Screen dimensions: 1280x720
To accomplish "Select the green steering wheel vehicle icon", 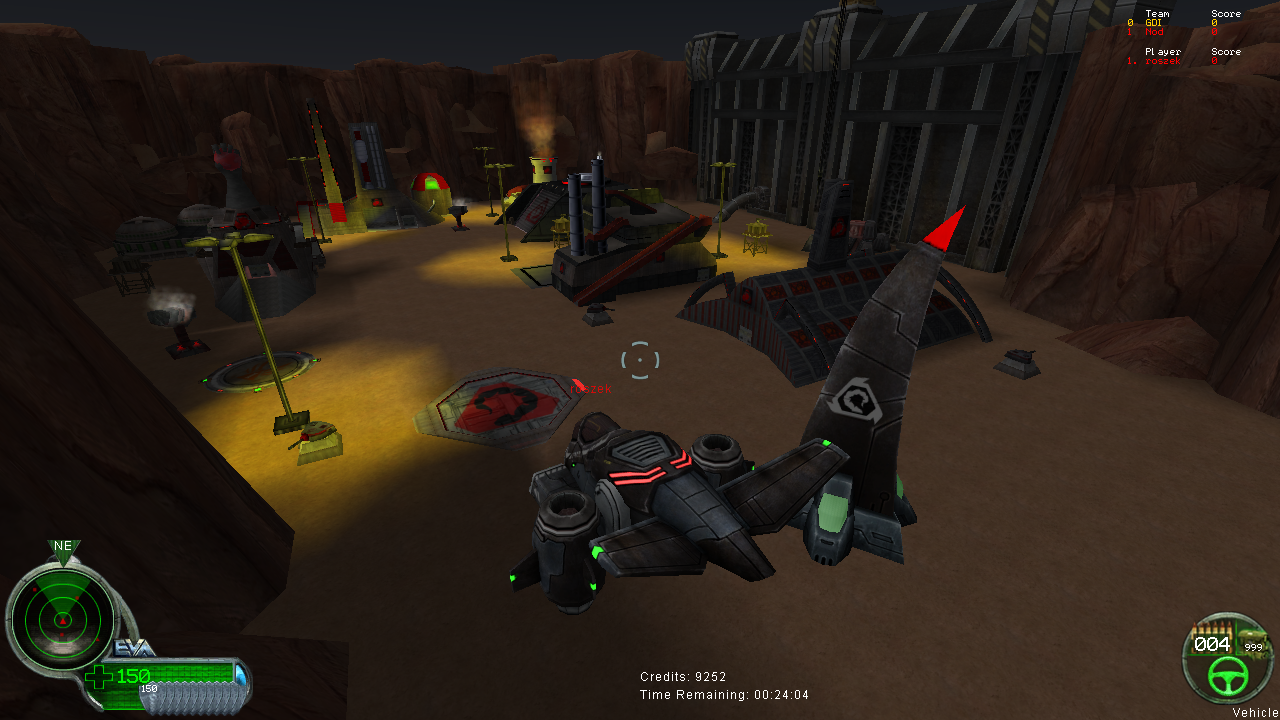I will (x=1226, y=679).
